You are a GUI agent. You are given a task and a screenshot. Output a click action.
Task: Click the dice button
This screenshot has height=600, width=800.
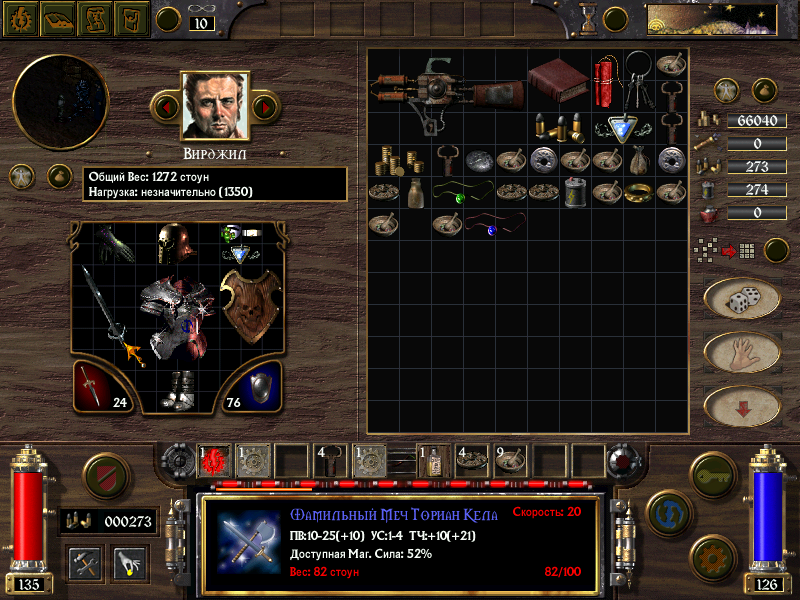click(x=741, y=299)
